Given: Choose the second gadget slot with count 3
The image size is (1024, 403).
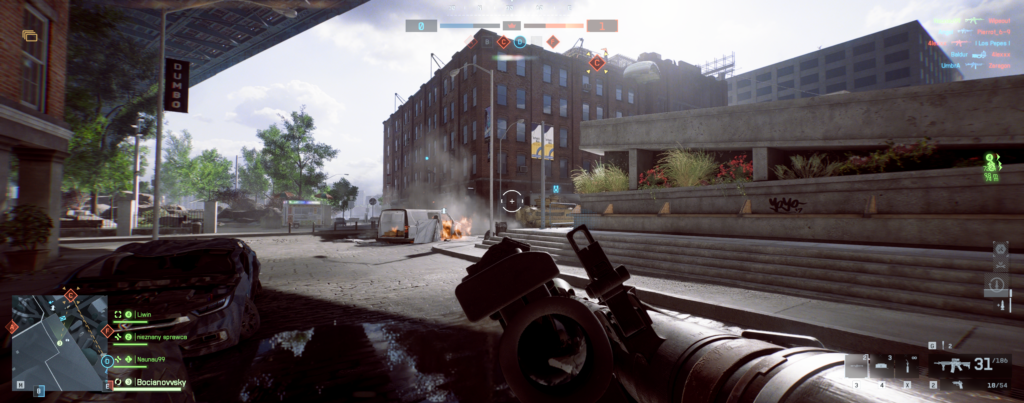Looking at the screenshot, I should [882, 367].
